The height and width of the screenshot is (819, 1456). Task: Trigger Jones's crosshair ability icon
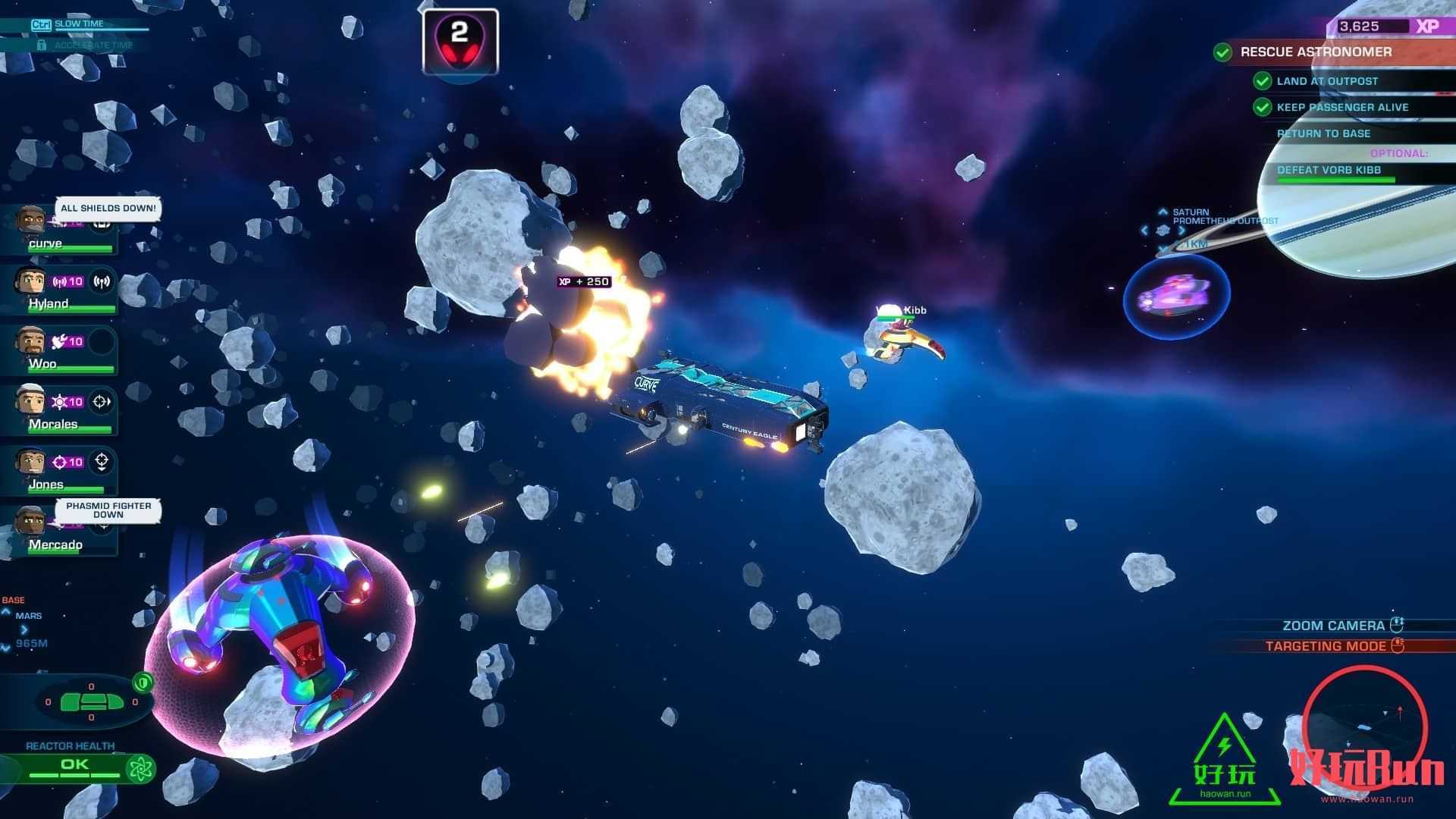tap(102, 462)
